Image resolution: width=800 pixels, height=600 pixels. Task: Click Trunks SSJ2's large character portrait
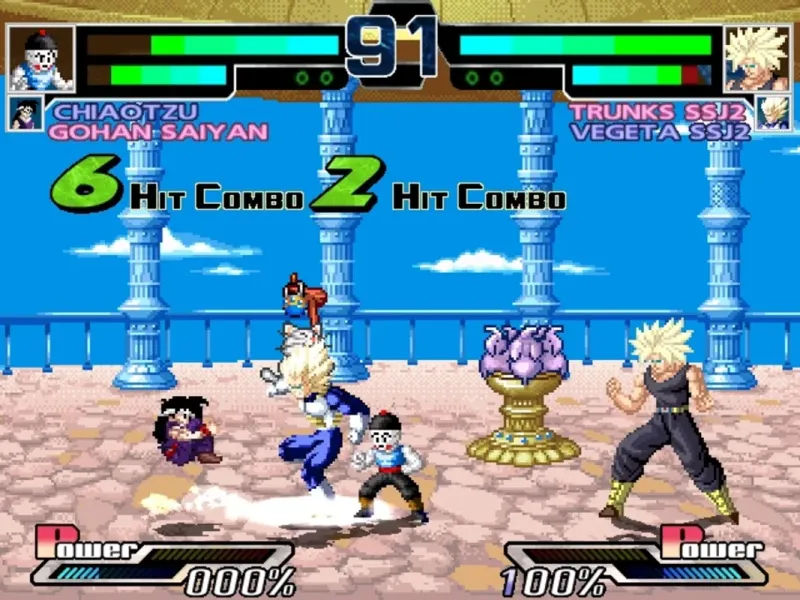pyautogui.click(x=756, y=57)
